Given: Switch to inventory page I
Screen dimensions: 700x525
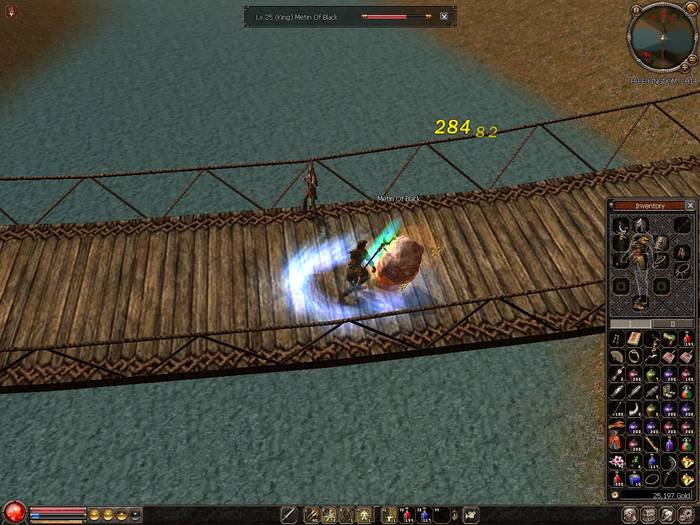Looking at the screenshot, I should coord(631,323).
